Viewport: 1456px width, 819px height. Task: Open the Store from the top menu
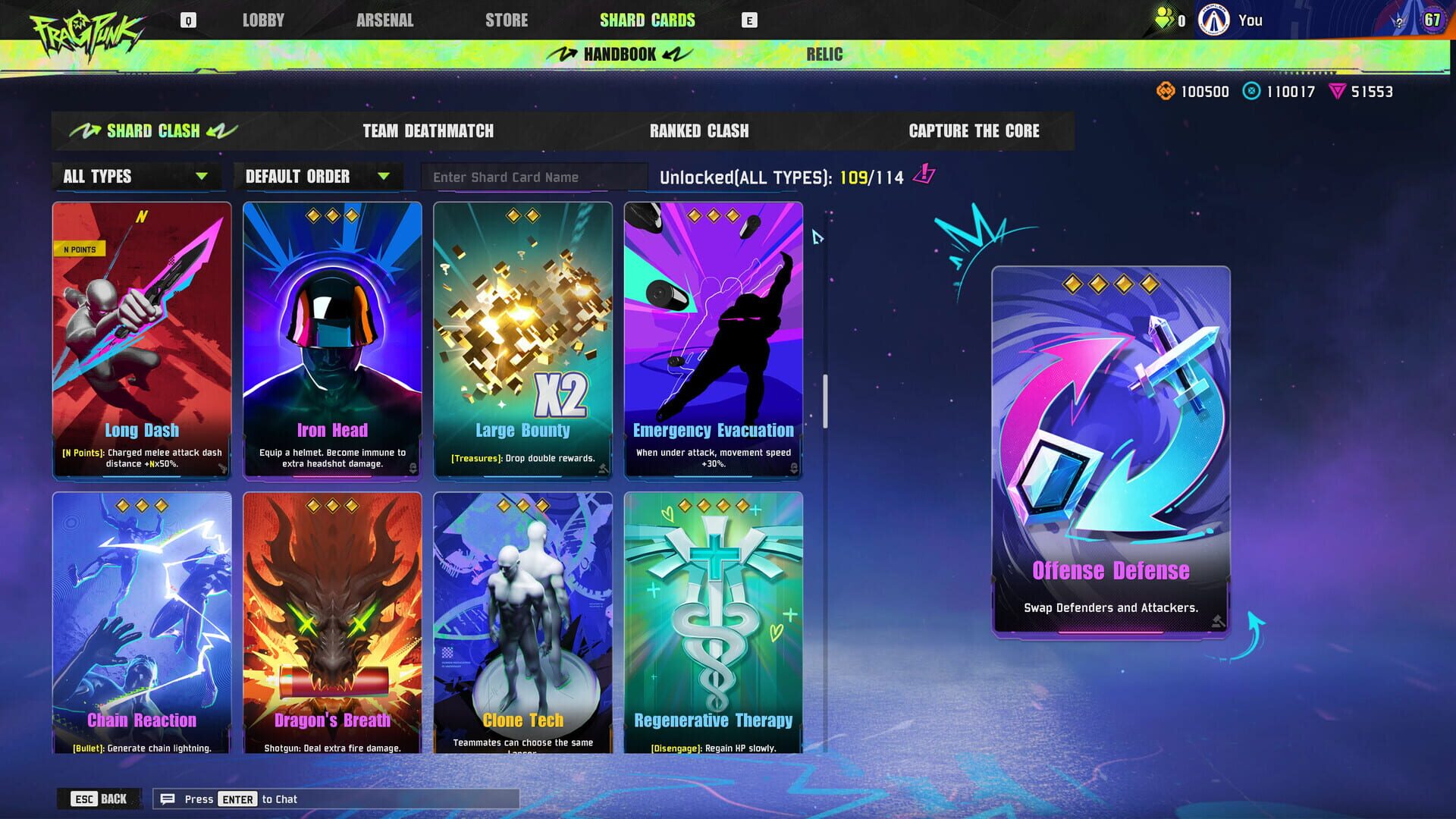[505, 20]
